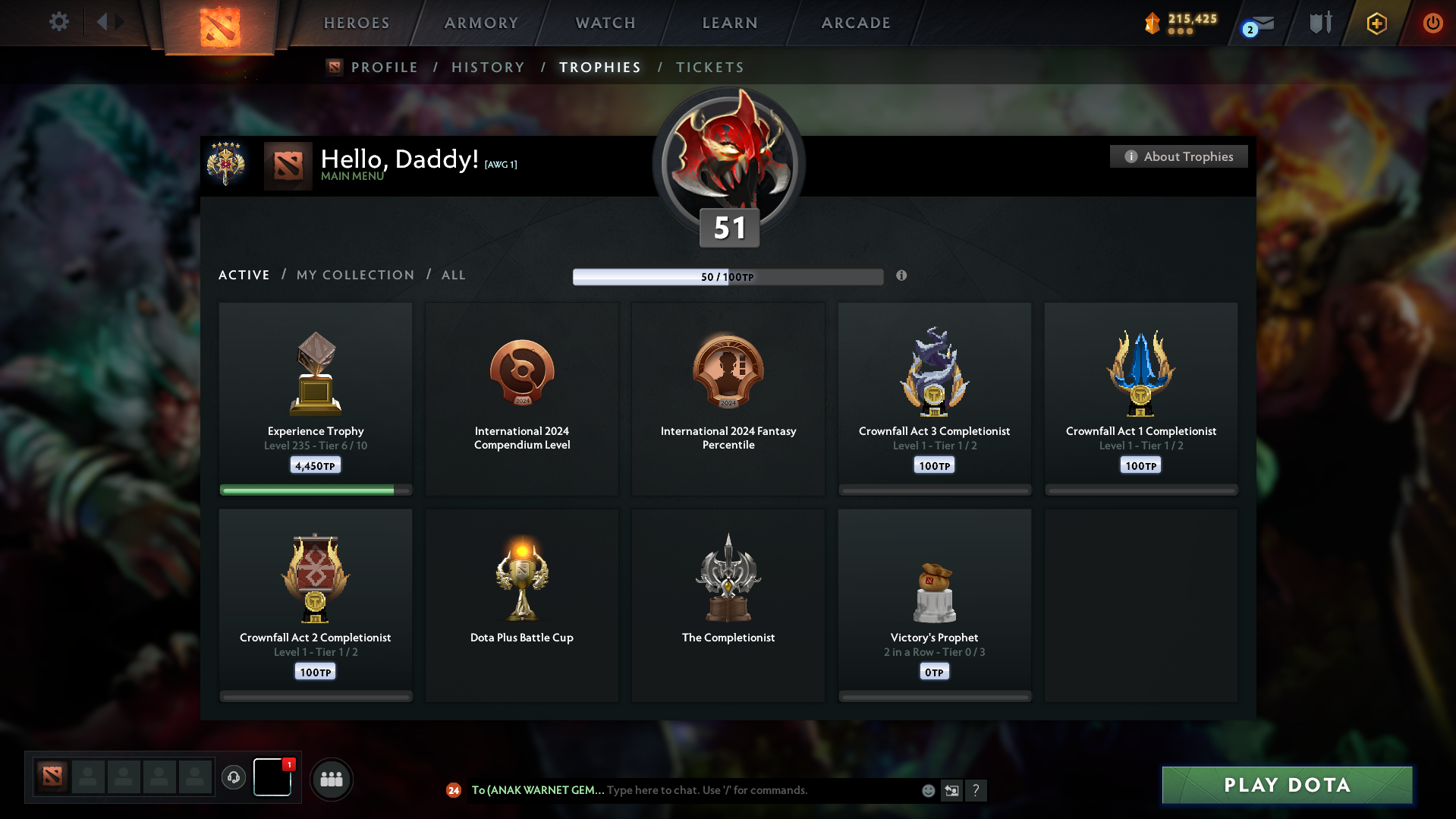Image resolution: width=1456 pixels, height=819 pixels.
Task: Open the notifications envelope icon
Action: click(x=1262, y=23)
